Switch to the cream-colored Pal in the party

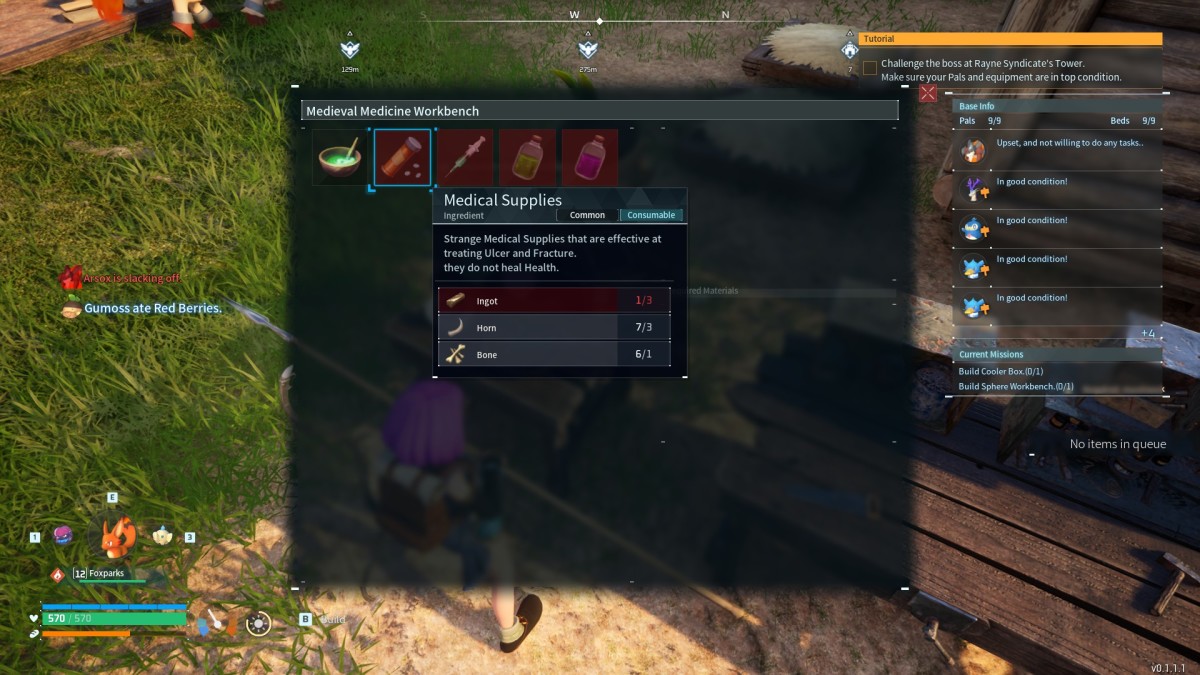coord(162,536)
